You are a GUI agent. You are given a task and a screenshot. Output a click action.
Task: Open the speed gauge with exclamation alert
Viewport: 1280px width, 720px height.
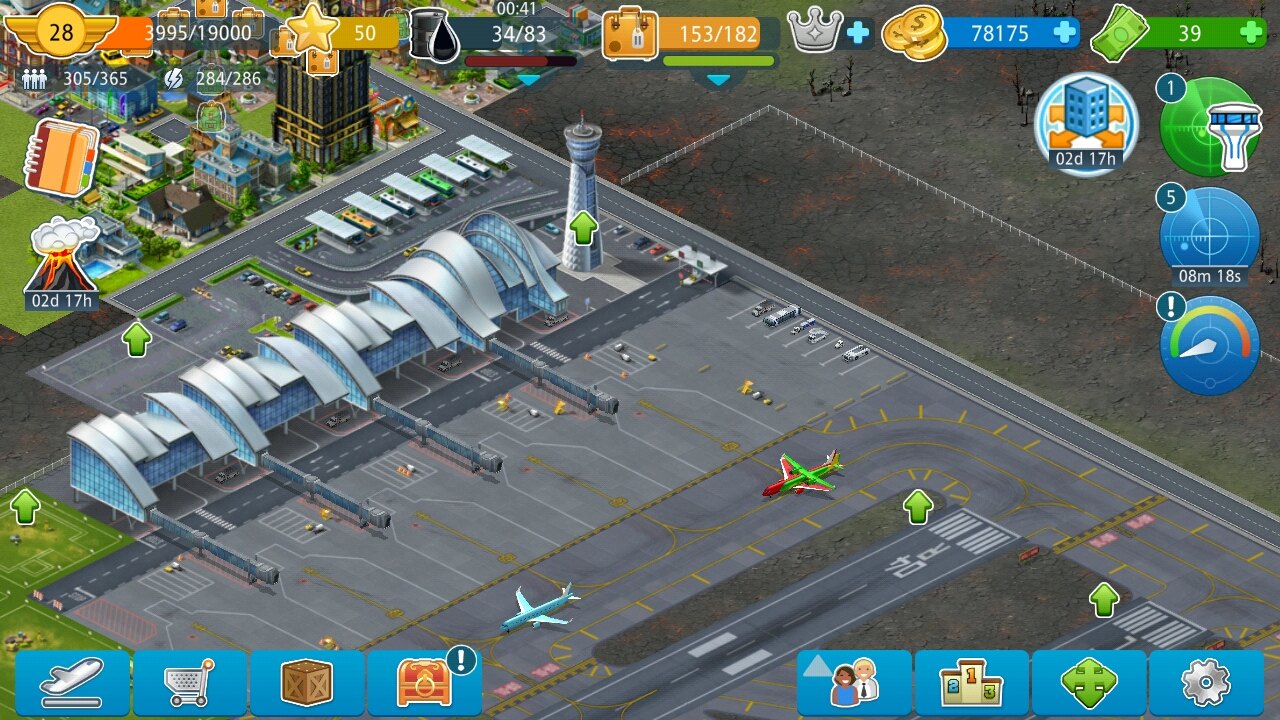(1210, 345)
